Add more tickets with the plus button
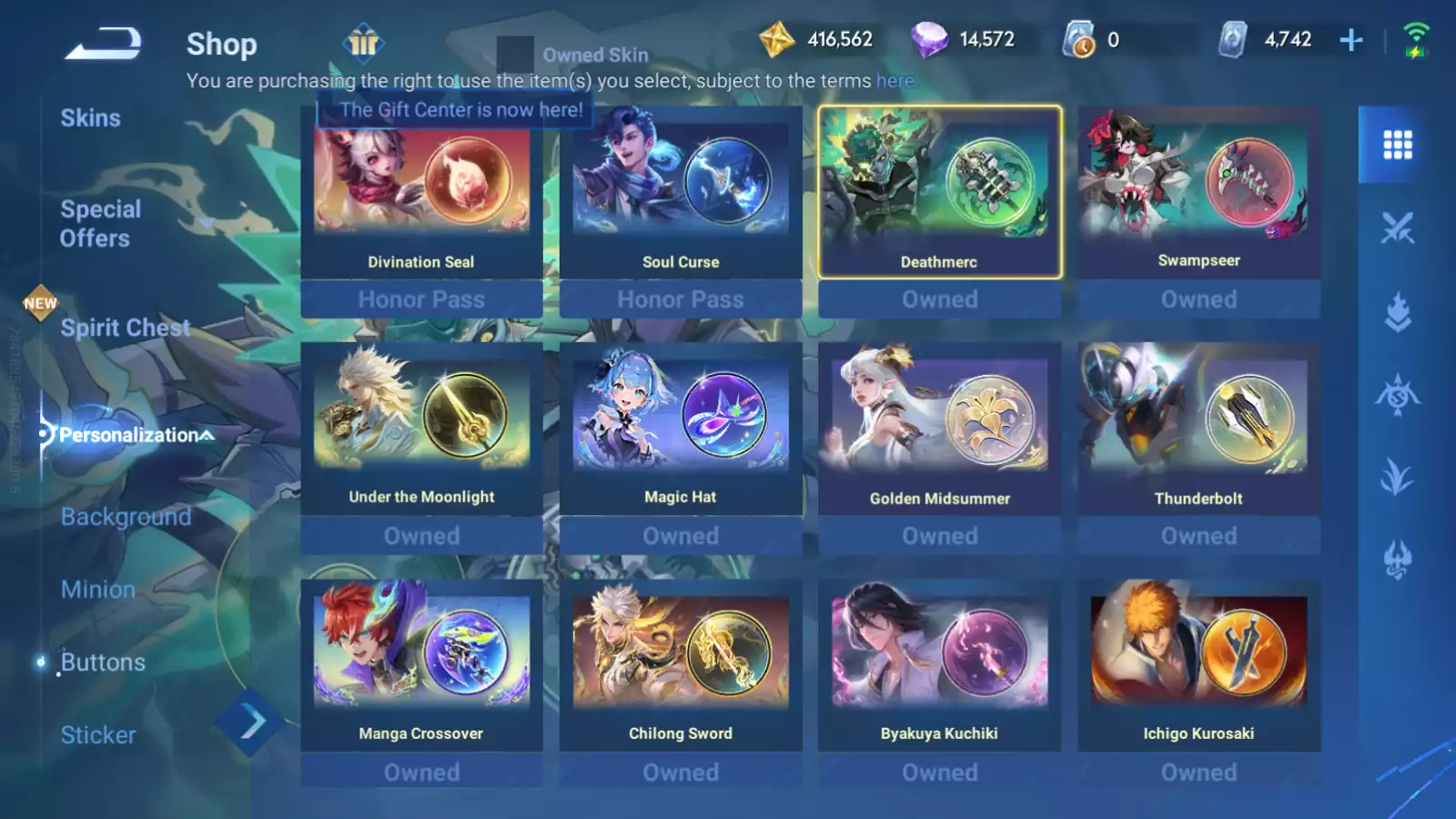 [1351, 40]
